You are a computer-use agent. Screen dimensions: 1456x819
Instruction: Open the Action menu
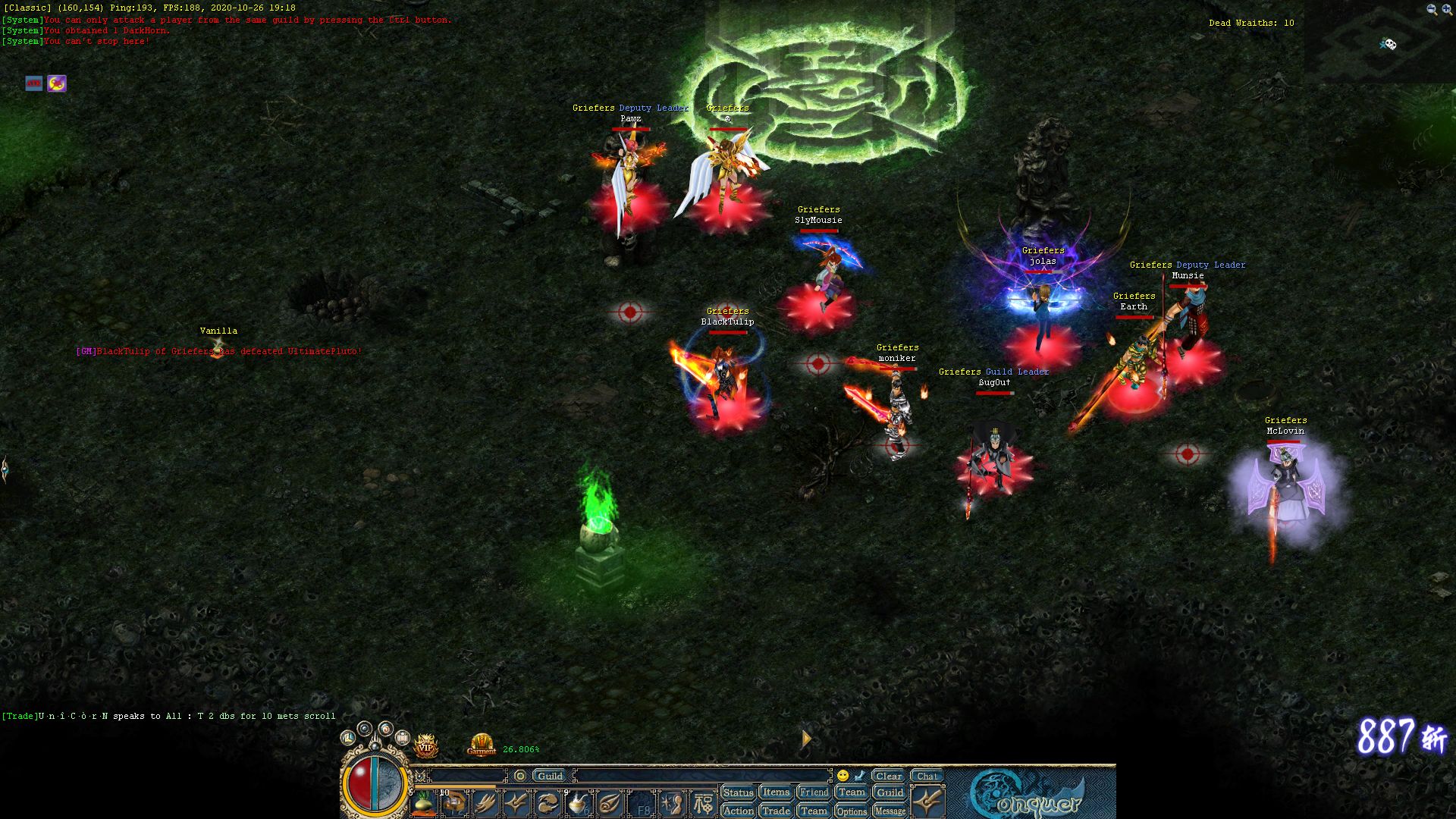(738, 811)
